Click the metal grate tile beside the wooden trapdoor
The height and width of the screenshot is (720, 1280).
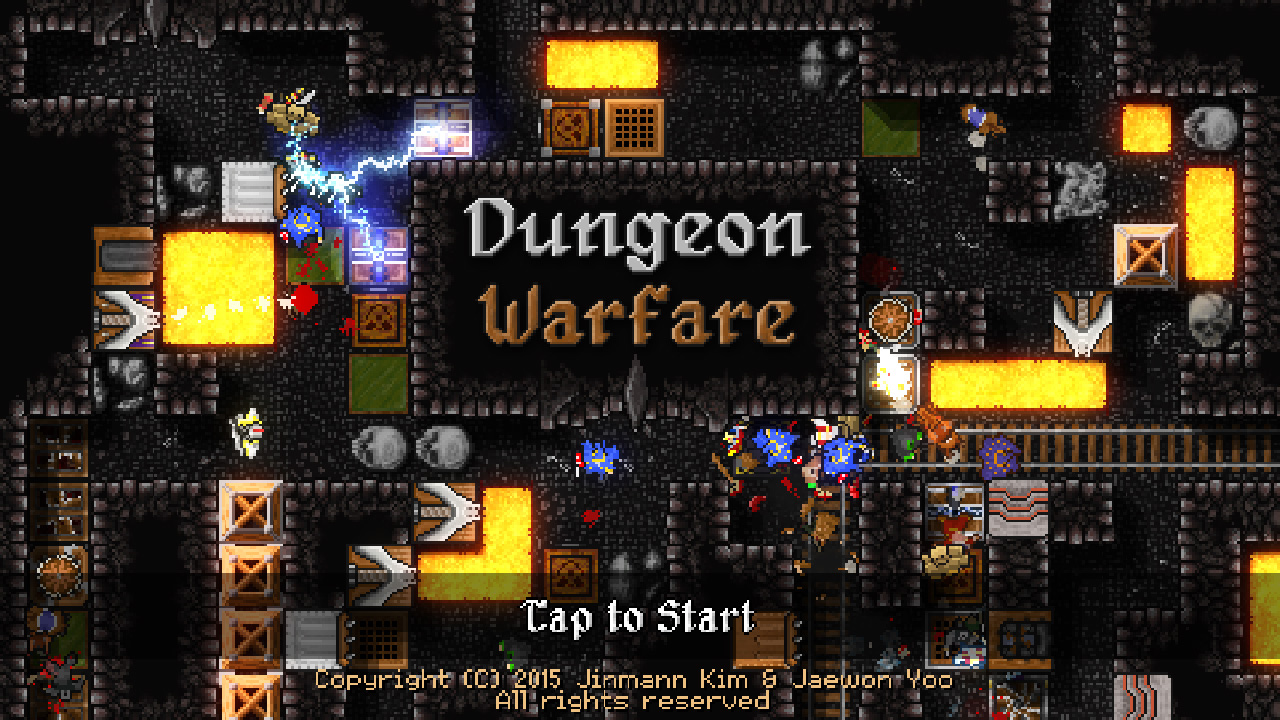(x=634, y=128)
